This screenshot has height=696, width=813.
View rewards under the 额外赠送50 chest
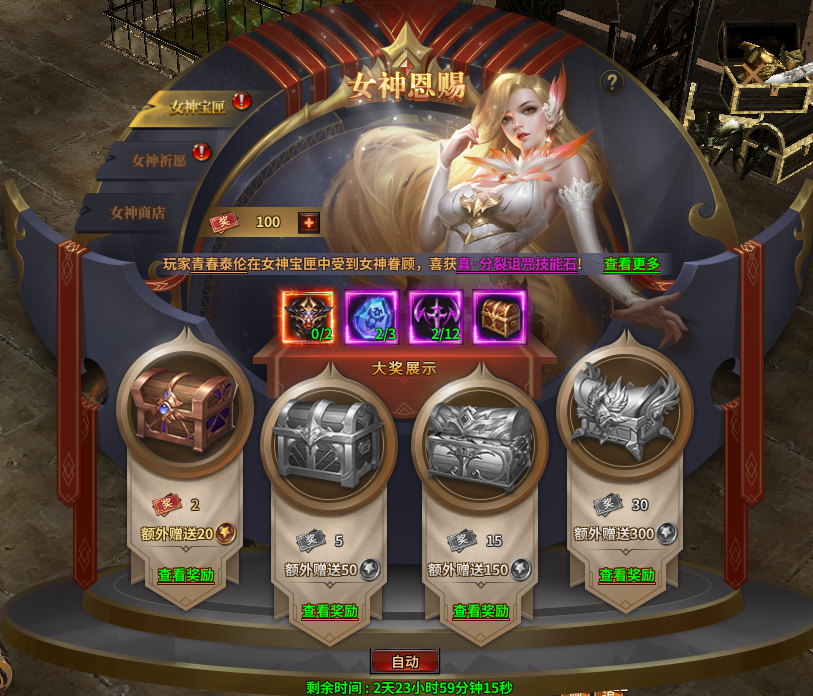tap(330, 611)
